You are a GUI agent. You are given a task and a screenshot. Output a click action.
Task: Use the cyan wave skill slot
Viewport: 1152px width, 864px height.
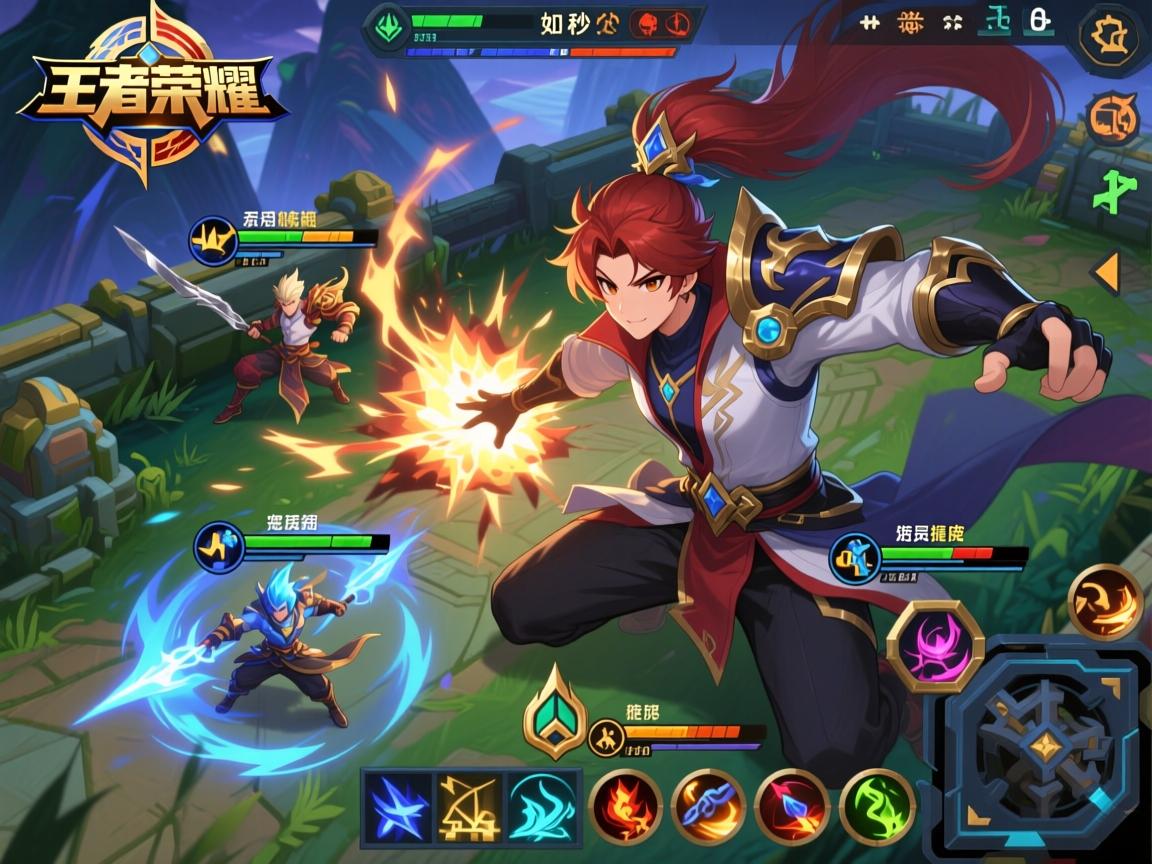click(x=542, y=806)
